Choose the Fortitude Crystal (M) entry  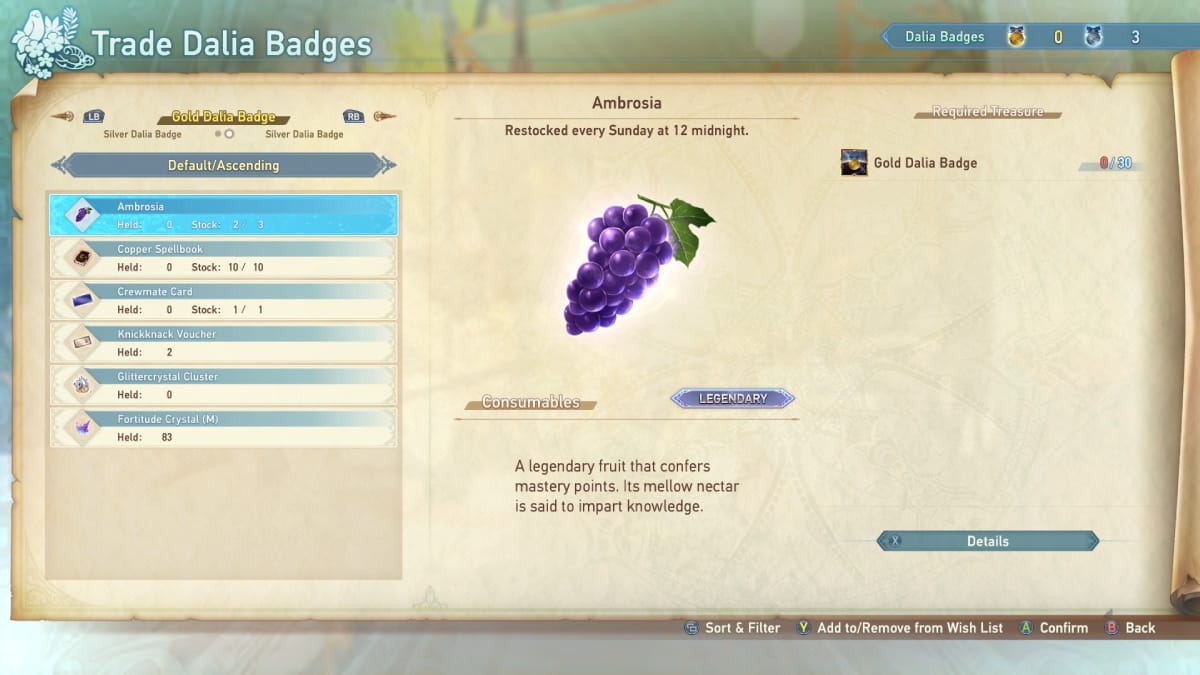pyautogui.click(x=224, y=428)
